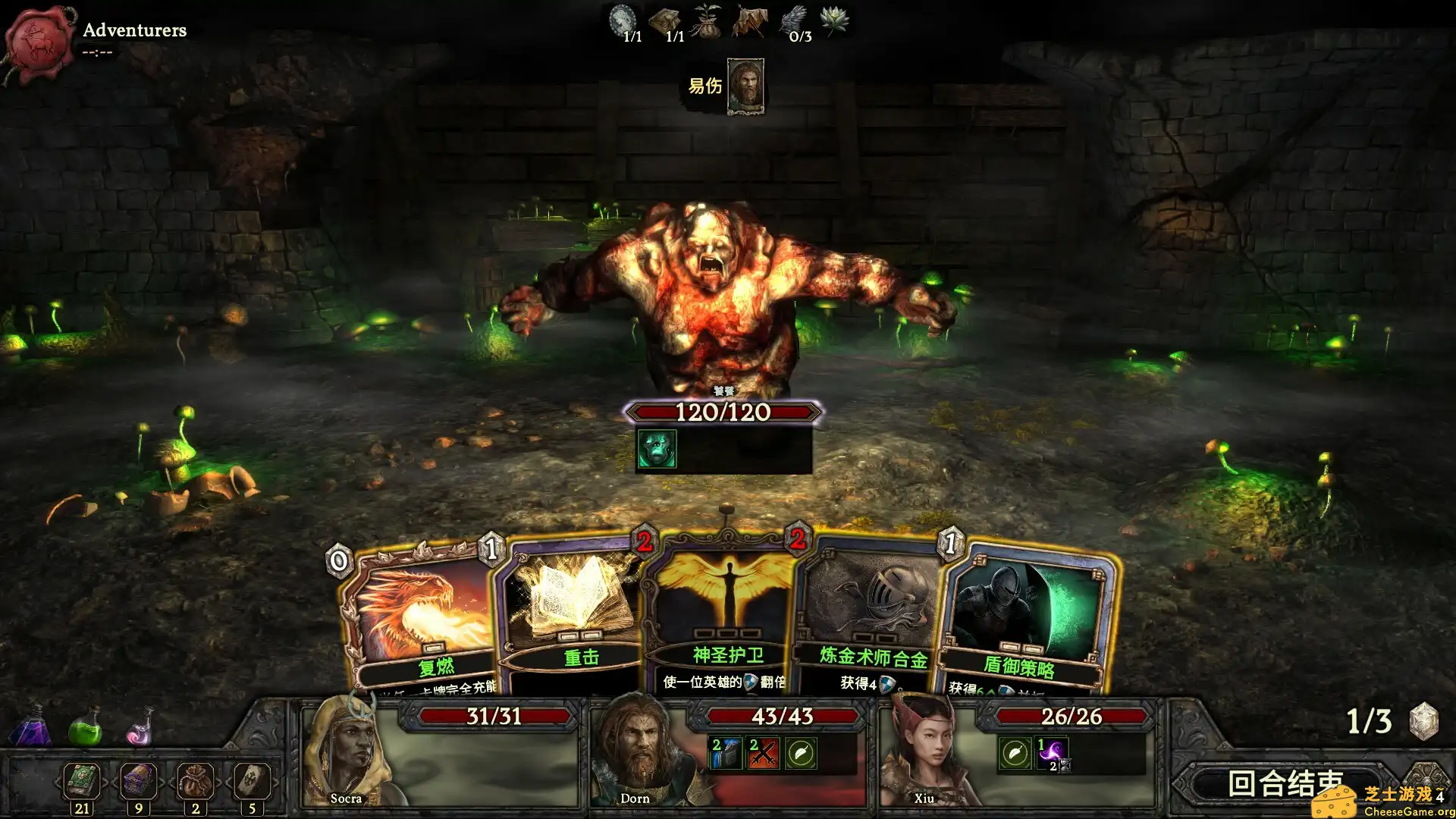
Task: Use the pink swirl potion
Action: [x=140, y=728]
